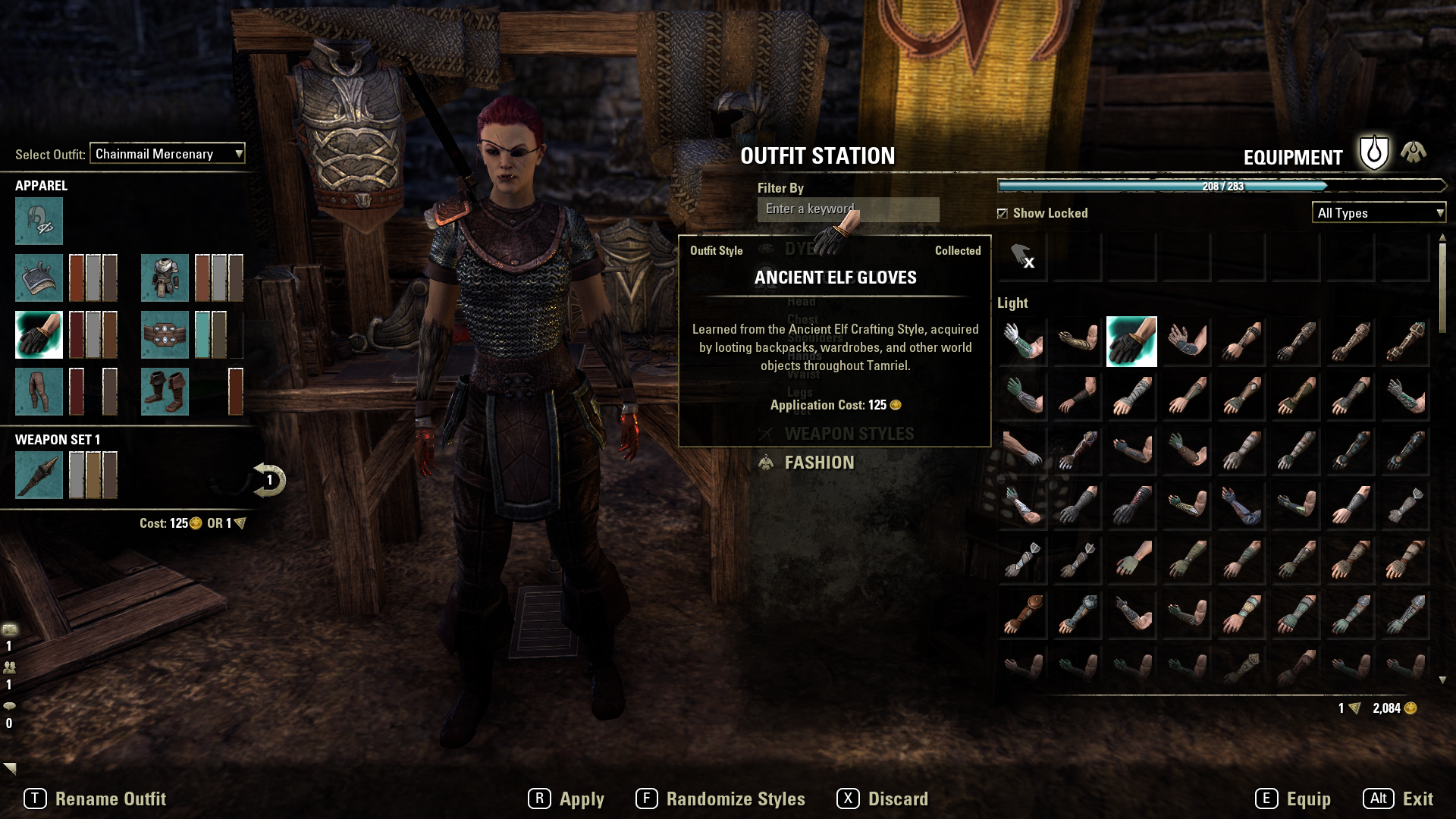The image size is (1456, 819).
Task: Select the chest armor apparel slot
Action: coord(165,278)
